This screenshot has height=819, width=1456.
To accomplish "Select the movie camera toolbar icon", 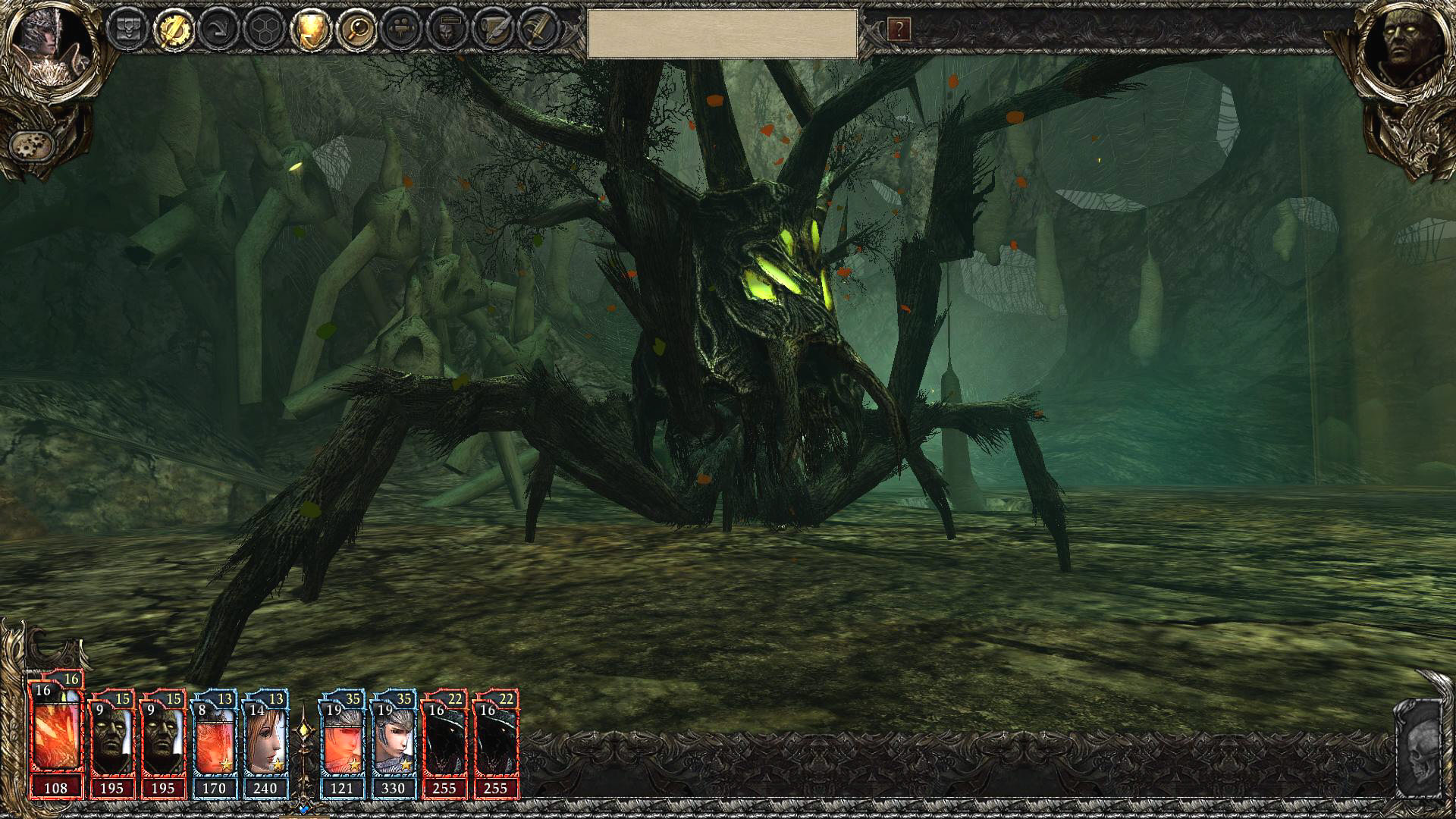I will coord(402,30).
